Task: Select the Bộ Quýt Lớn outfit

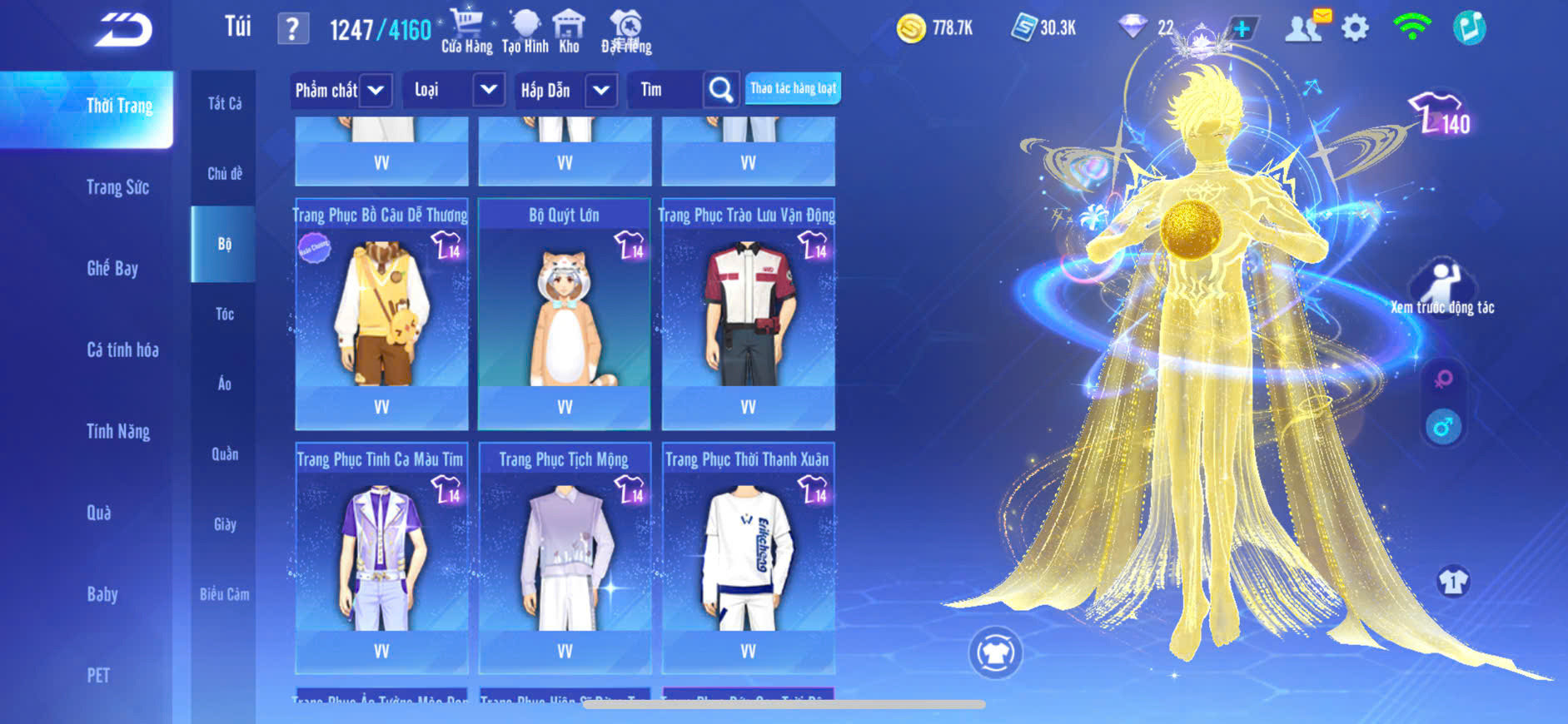Action: (x=565, y=314)
